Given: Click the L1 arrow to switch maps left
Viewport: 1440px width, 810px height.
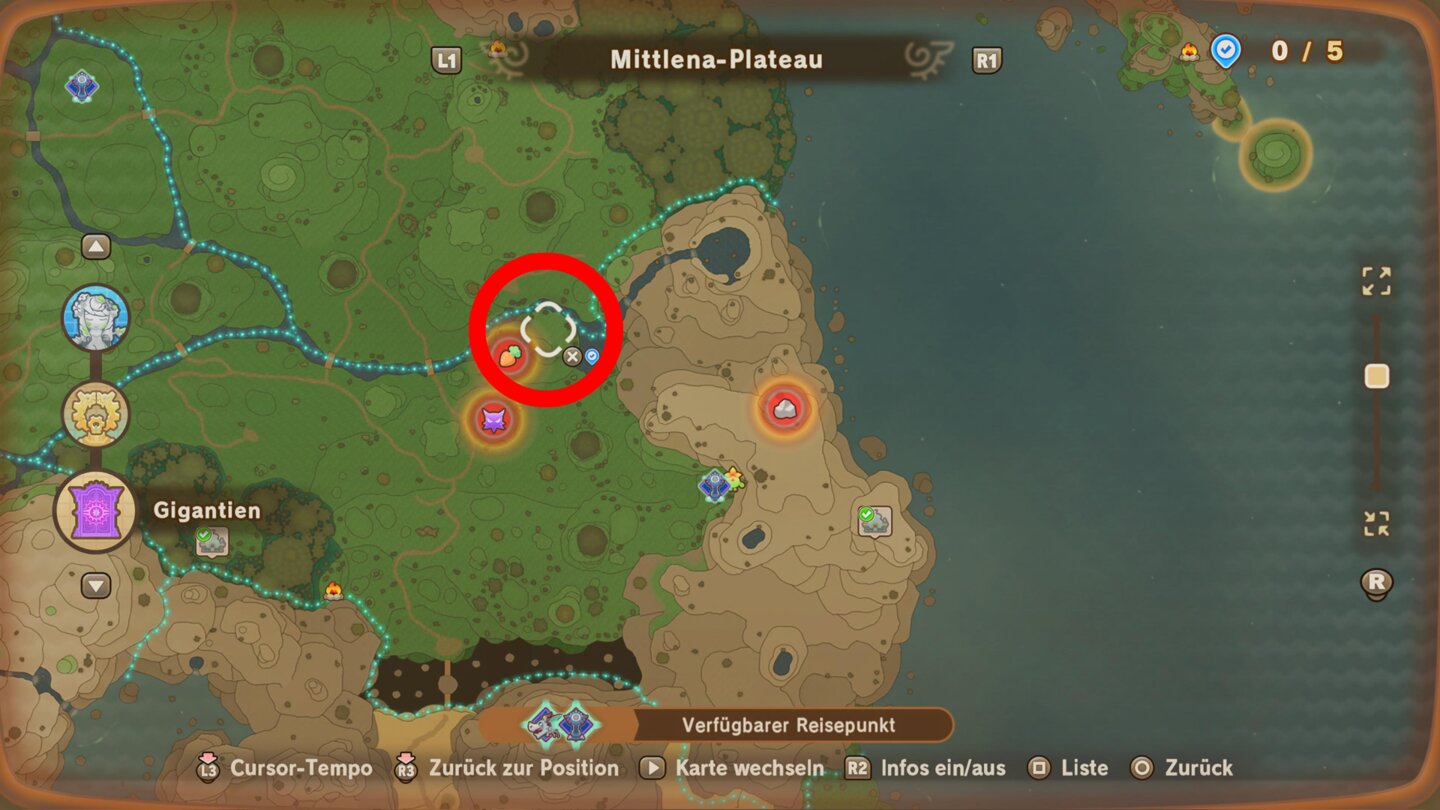Looking at the screenshot, I should 447,60.
